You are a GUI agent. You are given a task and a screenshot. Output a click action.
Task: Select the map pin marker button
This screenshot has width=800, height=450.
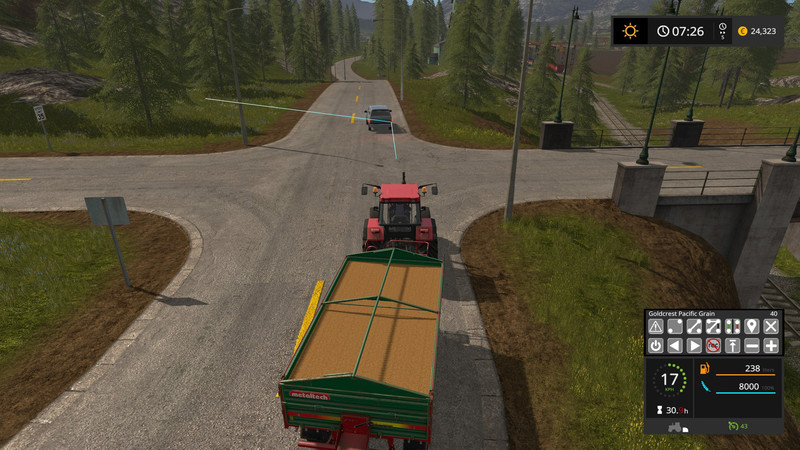pyautogui.click(x=751, y=326)
